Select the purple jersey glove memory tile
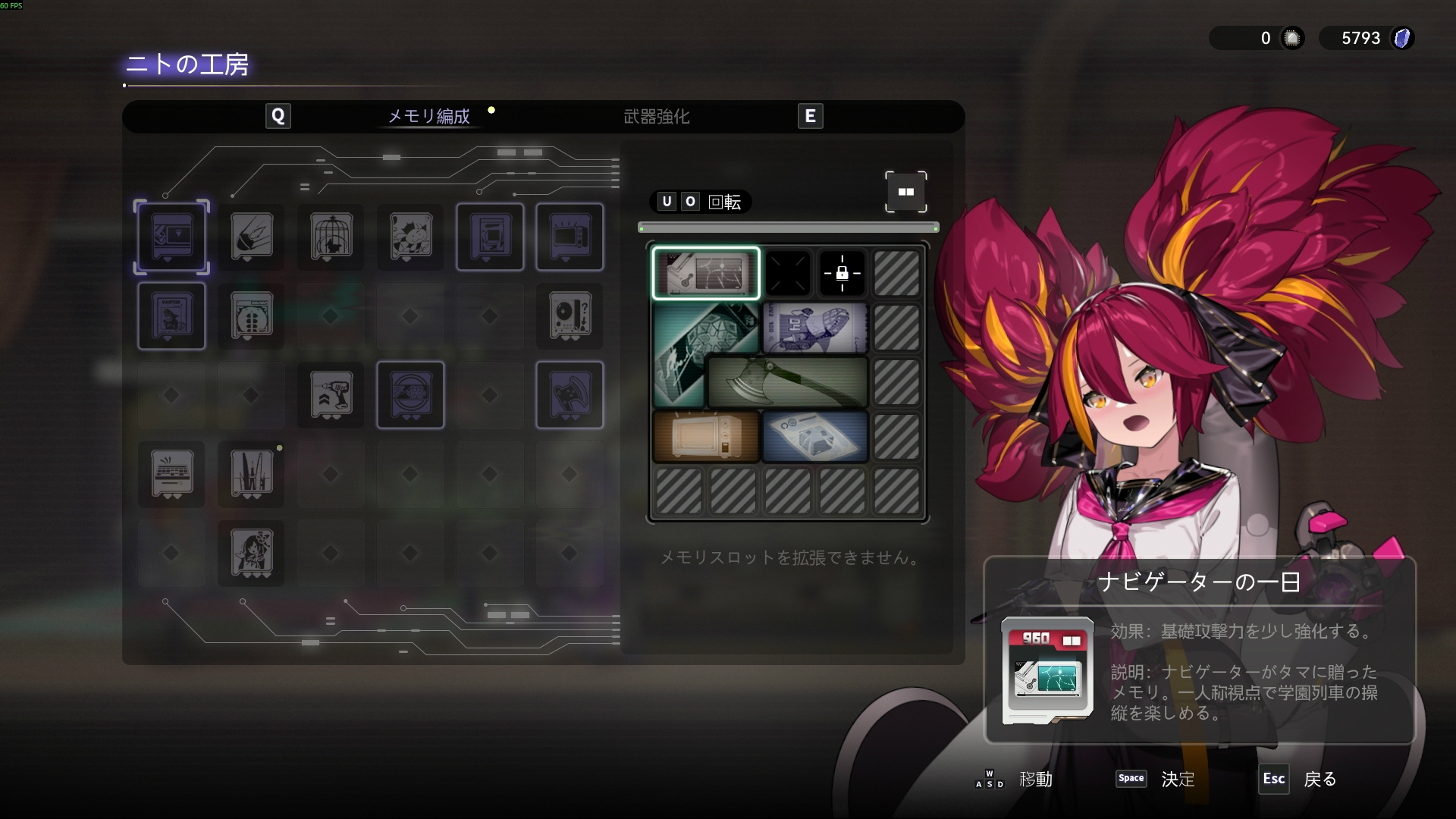 coord(814,328)
